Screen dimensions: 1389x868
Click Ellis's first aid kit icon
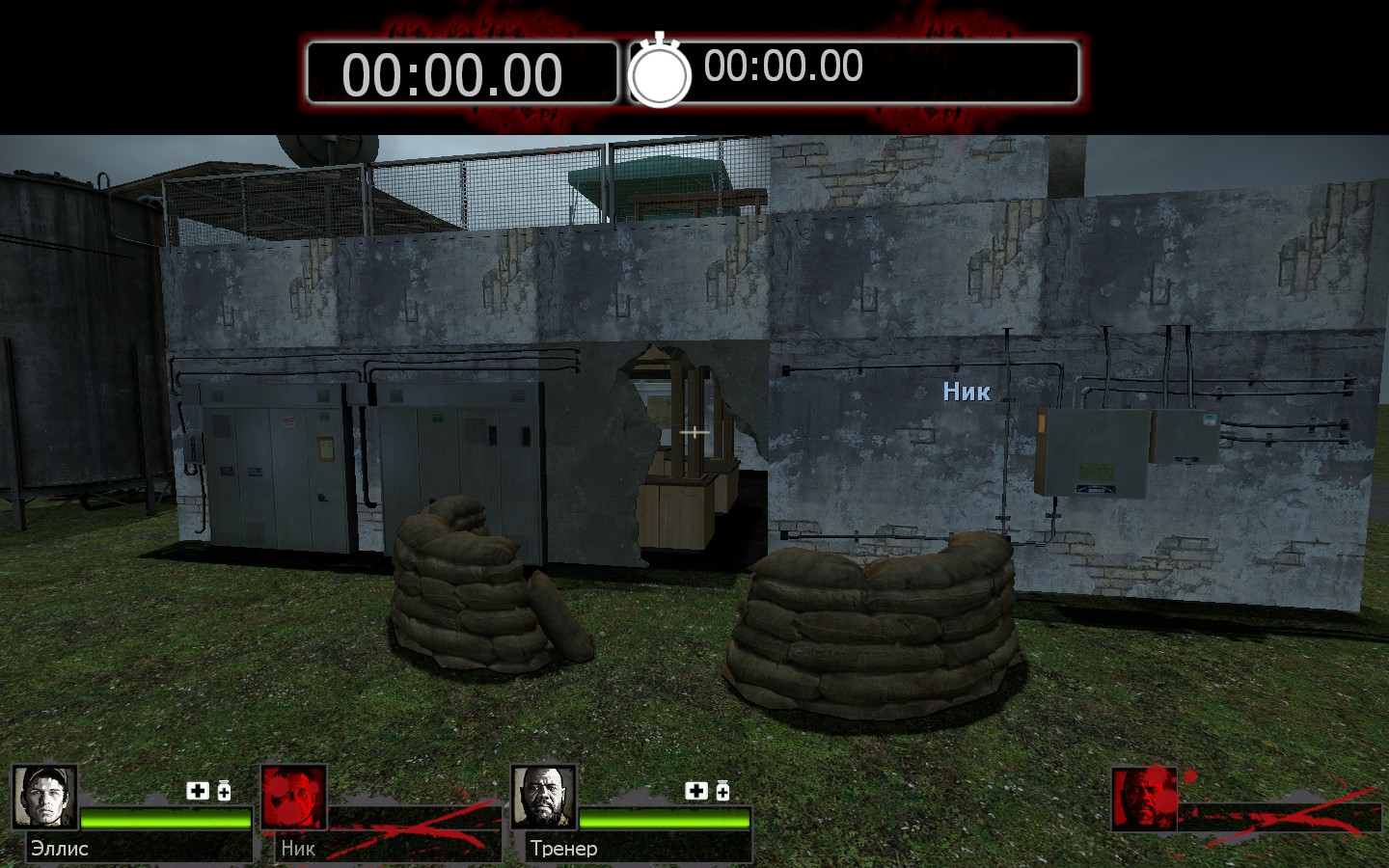198,791
